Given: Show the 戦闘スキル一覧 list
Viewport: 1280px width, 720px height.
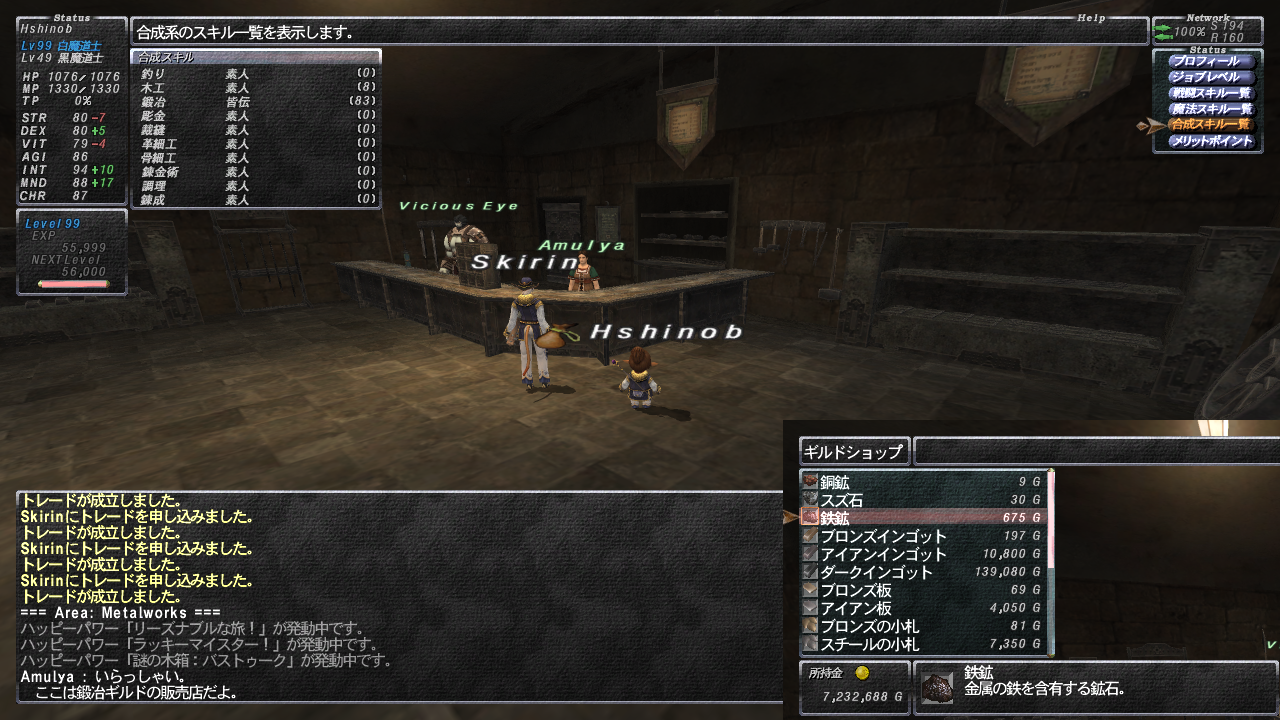Looking at the screenshot, I should click(x=1211, y=93).
